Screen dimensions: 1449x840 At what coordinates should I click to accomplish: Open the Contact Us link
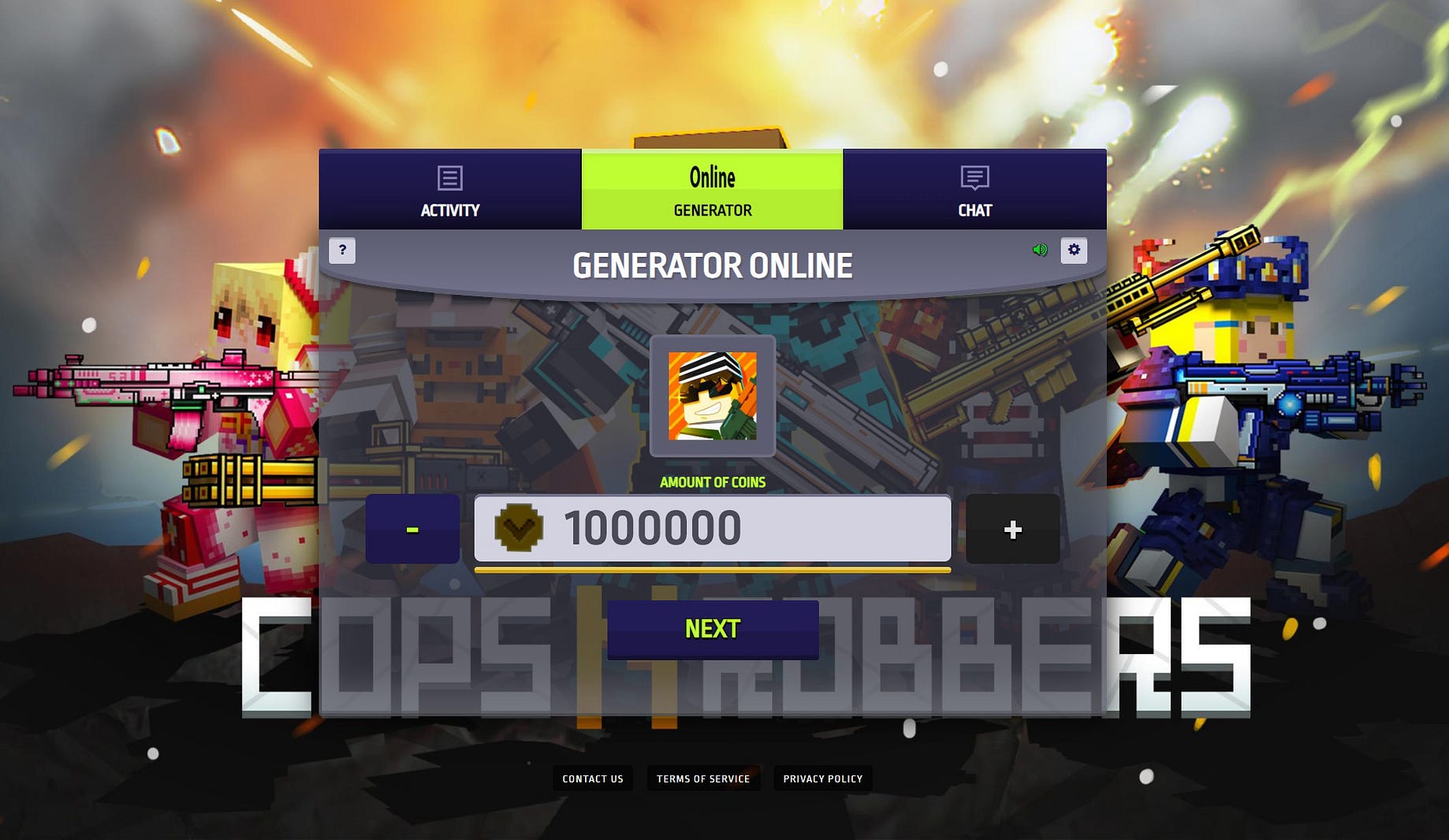click(x=593, y=779)
